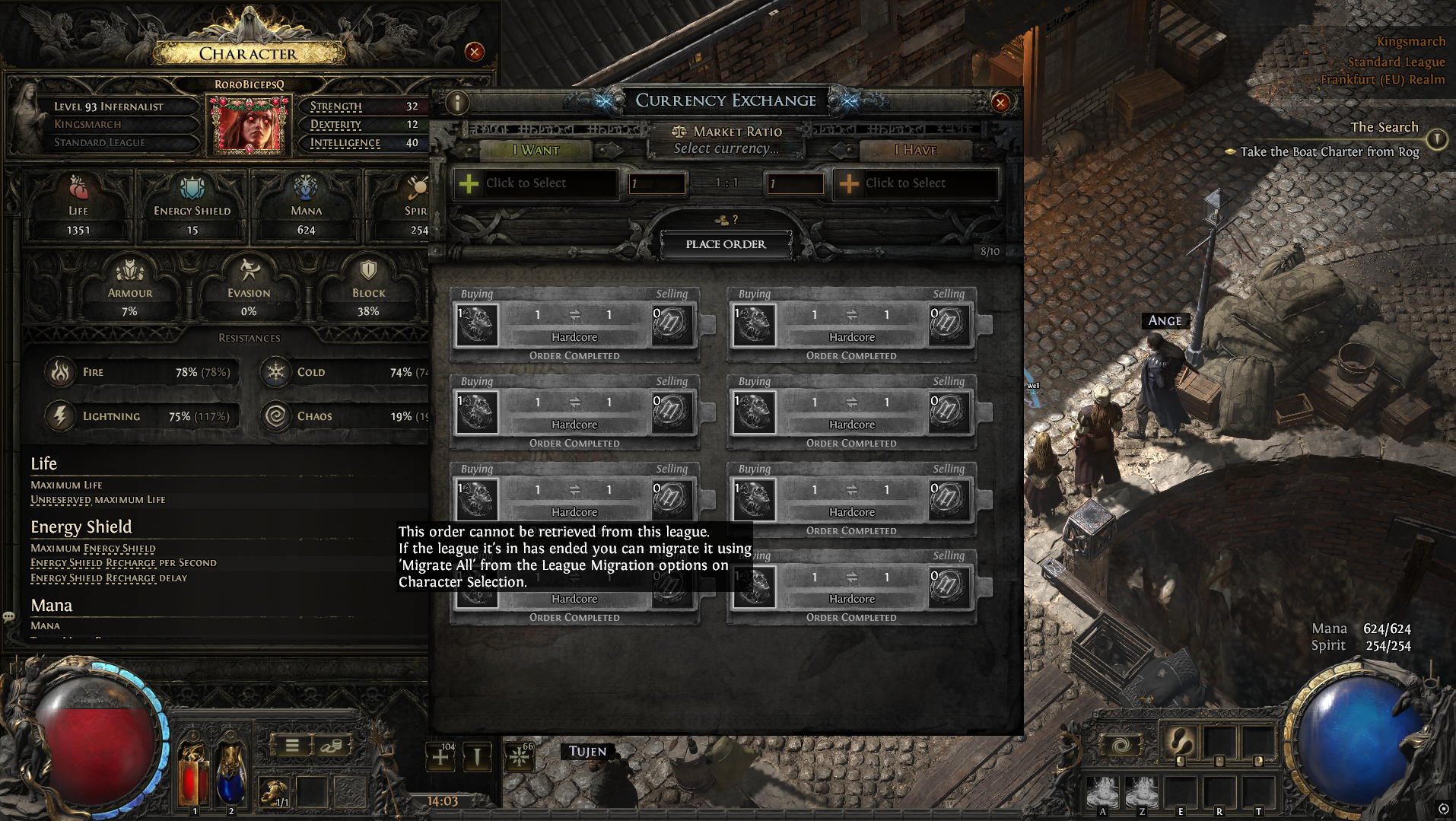Open the Currency Exchange info button
Viewport: 1456px width, 821px height.
457,103
